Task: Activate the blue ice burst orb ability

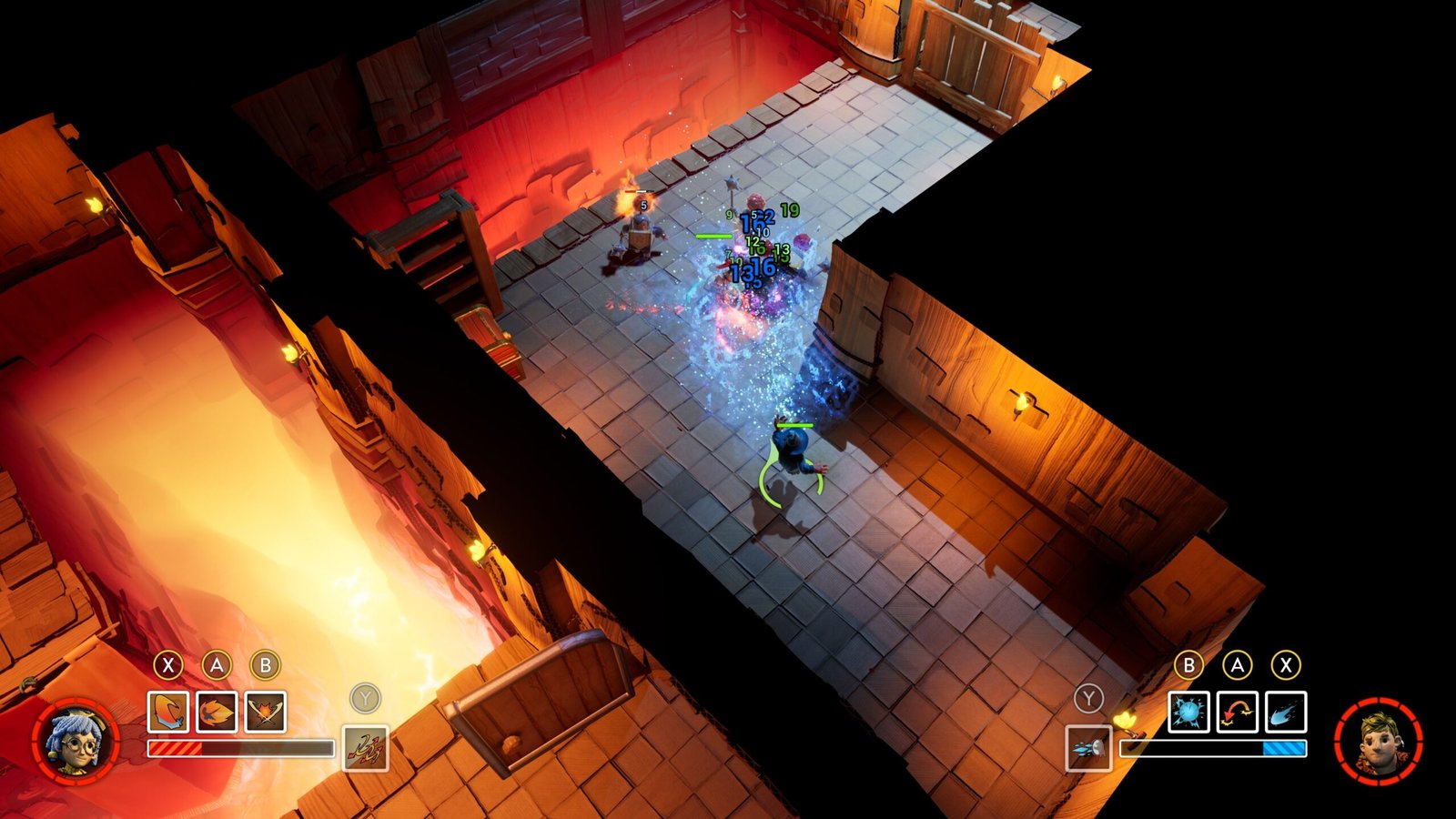Action: tap(1188, 712)
